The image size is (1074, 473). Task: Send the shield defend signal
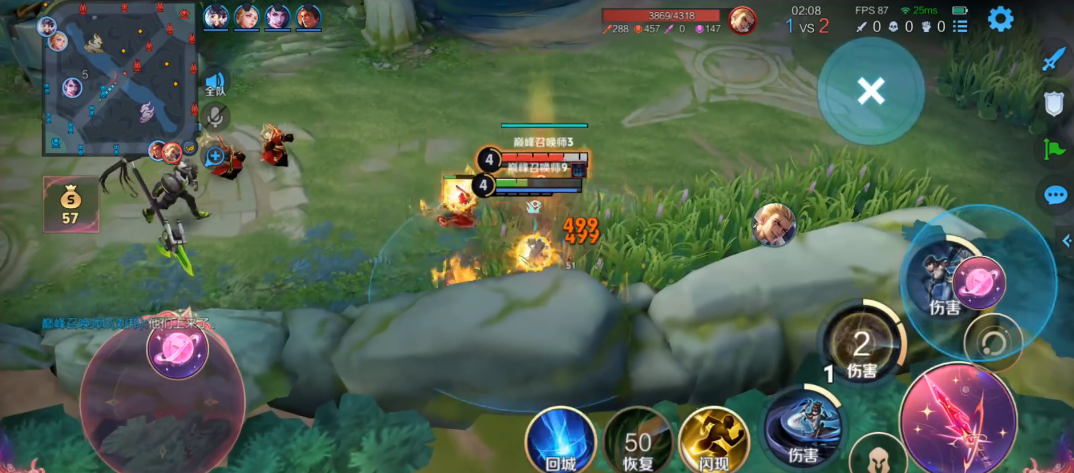click(1055, 103)
